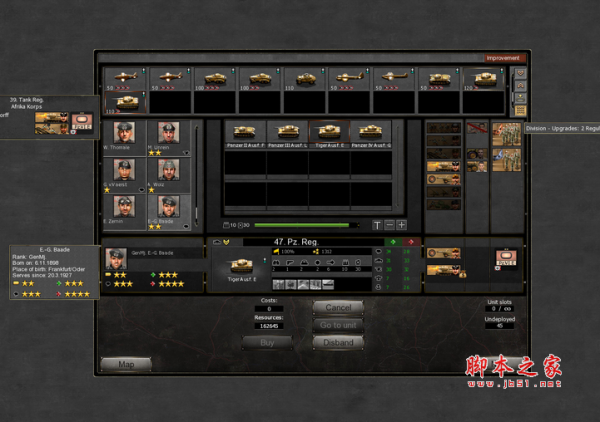
Task: Click the Go to unit button
Action: [x=337, y=325]
